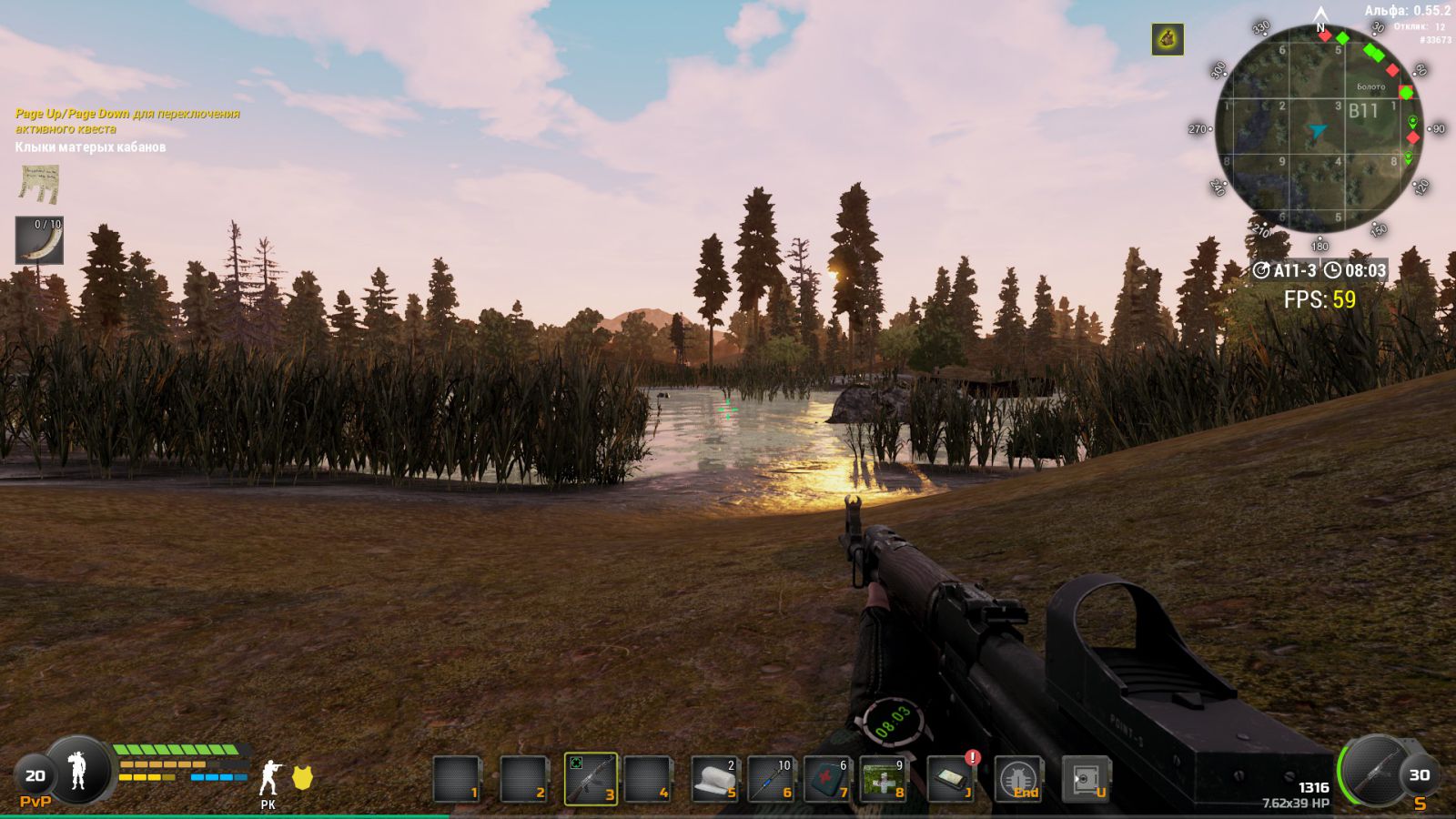The height and width of the screenshot is (819, 1456).
Task: Open the quest note paper icon
Action: pos(39,184)
